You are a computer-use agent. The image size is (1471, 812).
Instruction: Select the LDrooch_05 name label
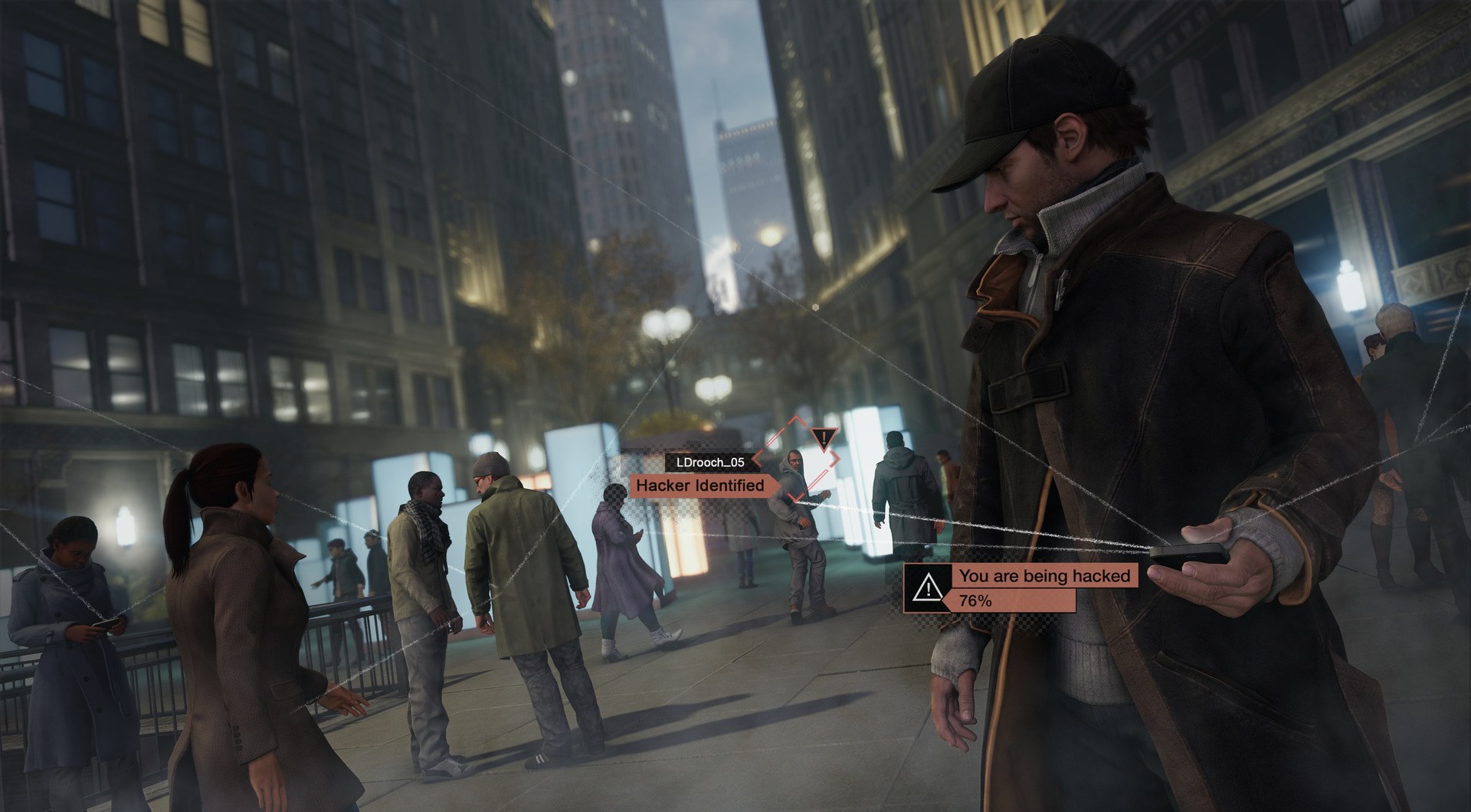(x=713, y=463)
